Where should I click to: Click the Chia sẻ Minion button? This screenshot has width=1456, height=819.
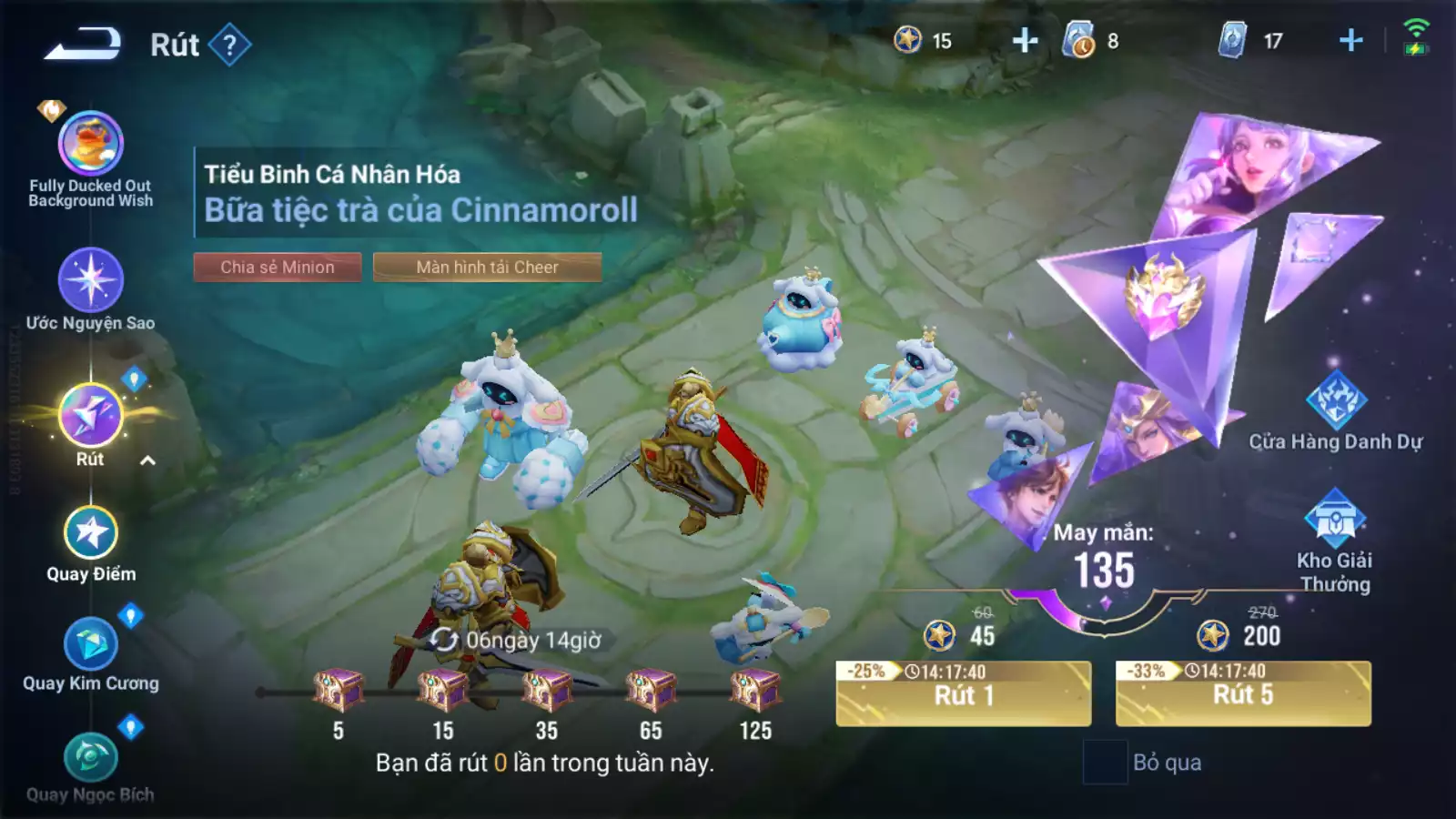click(x=278, y=267)
